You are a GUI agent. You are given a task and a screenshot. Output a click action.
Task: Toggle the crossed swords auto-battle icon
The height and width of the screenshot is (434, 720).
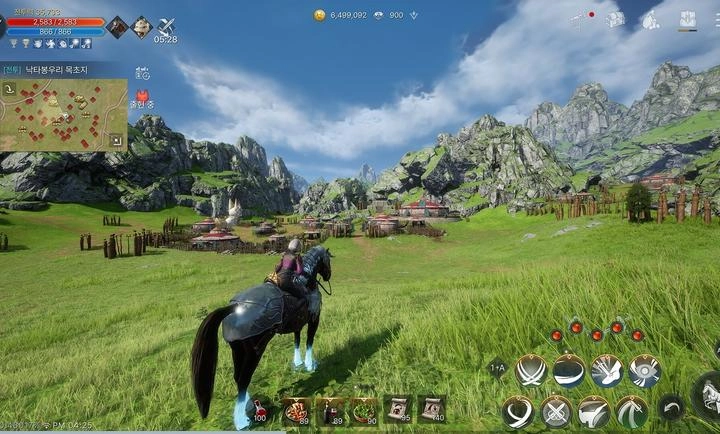click(166, 25)
